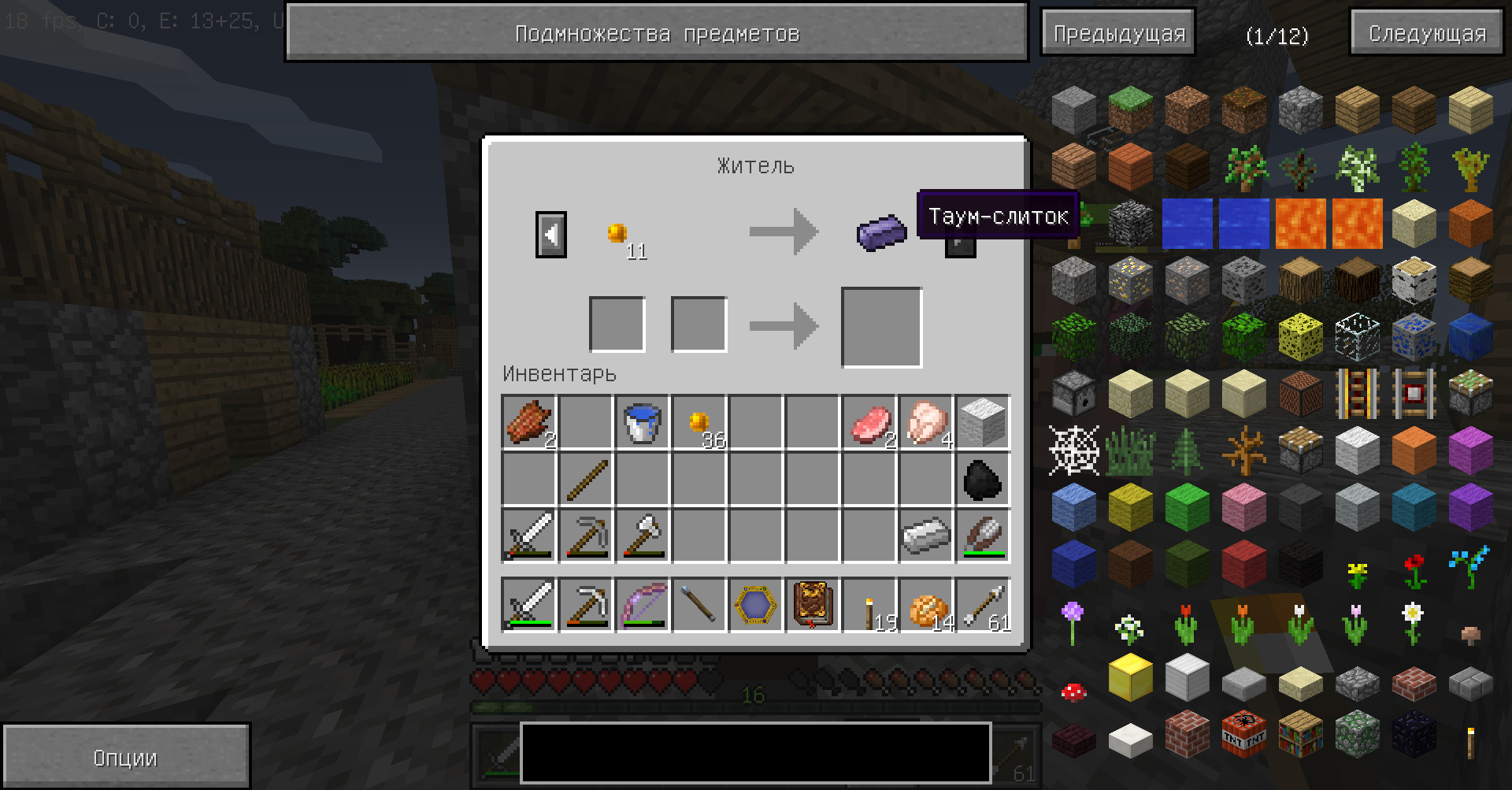
Task: Choose the gold block from item list
Action: click(x=1130, y=677)
